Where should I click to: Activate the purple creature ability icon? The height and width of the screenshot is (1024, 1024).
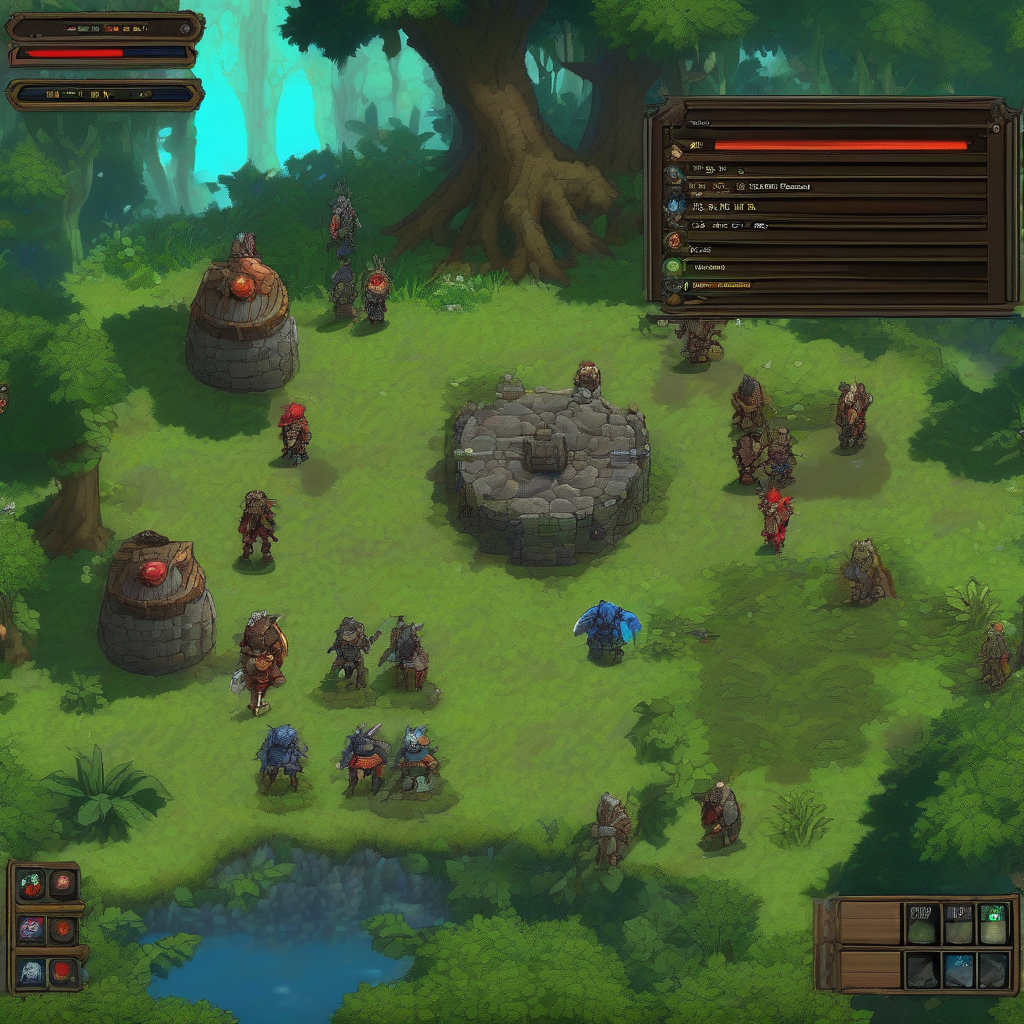32,929
